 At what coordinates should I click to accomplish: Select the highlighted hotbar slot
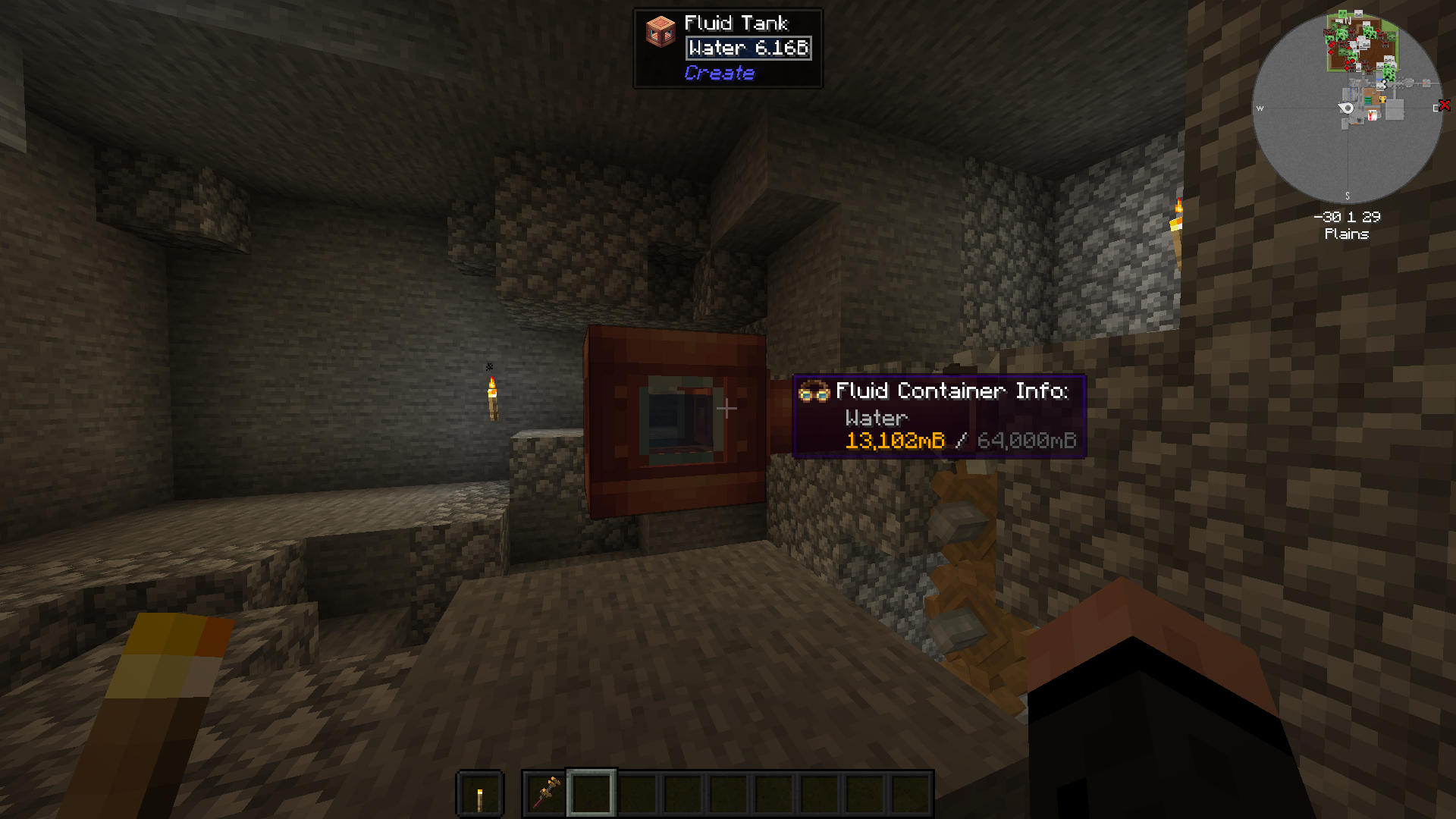(x=592, y=794)
